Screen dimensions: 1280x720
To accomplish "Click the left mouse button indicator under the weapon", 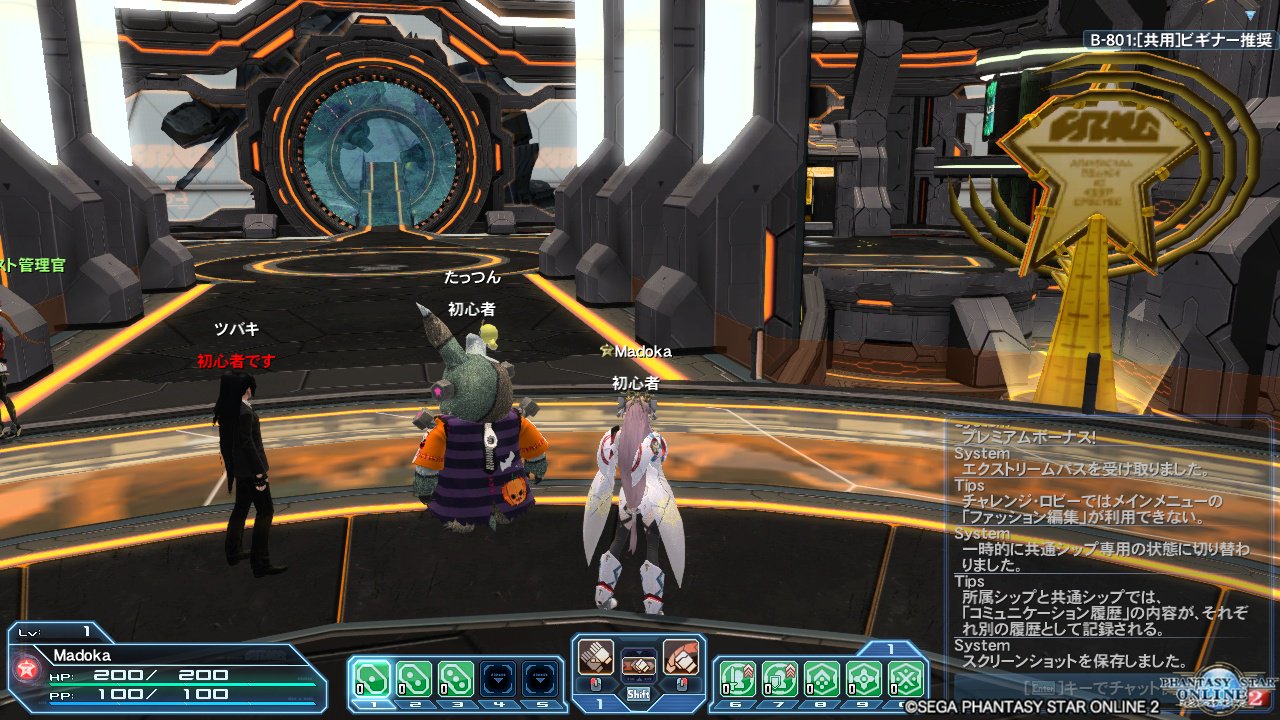I will point(595,685).
